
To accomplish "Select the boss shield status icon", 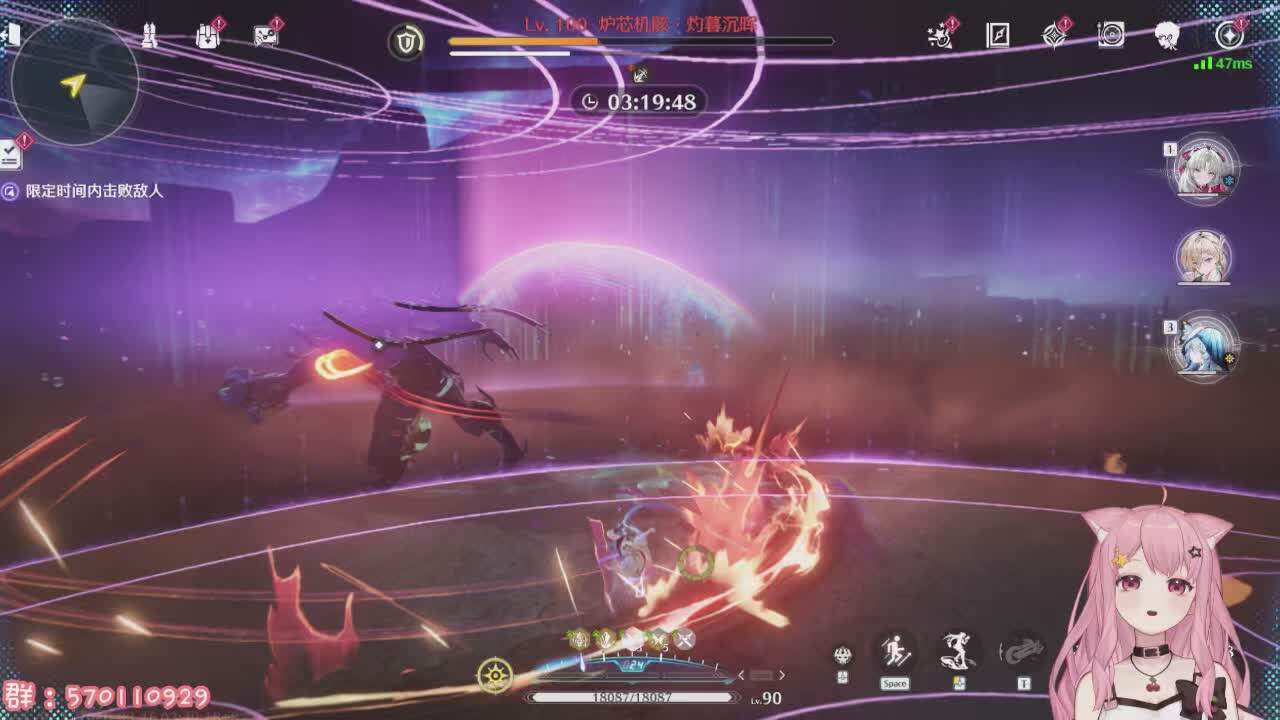I will (x=406, y=41).
